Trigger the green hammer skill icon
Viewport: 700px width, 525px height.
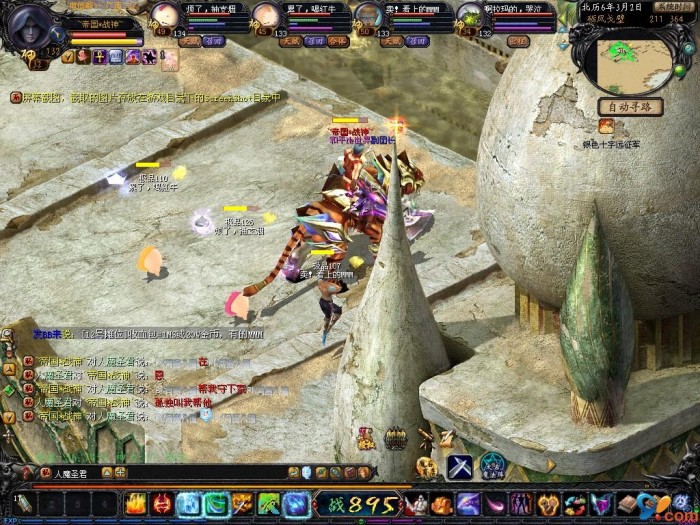[269, 504]
